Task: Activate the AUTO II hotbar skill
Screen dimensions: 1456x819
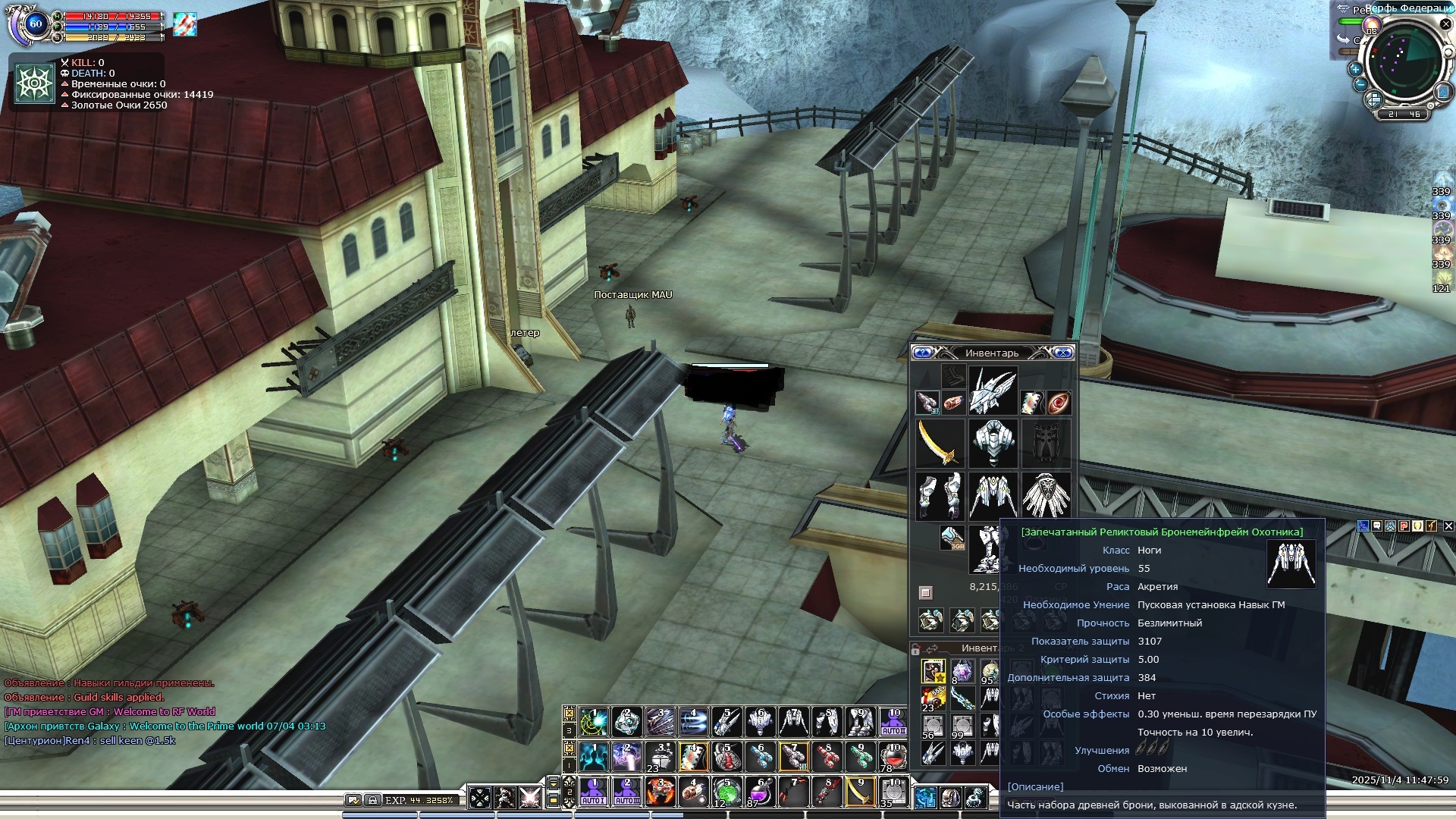Action: [893, 721]
